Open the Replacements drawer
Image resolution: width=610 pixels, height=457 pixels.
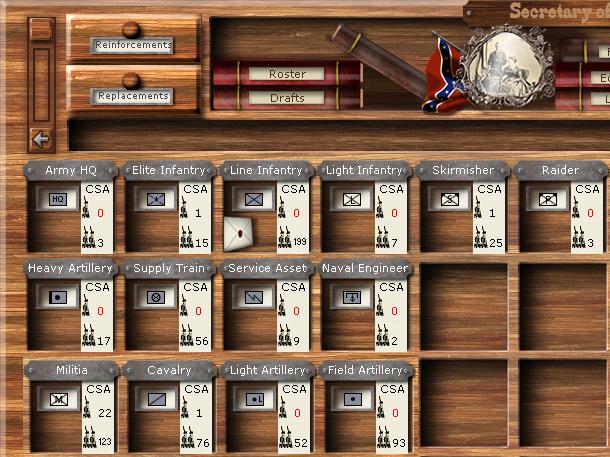coord(132,97)
